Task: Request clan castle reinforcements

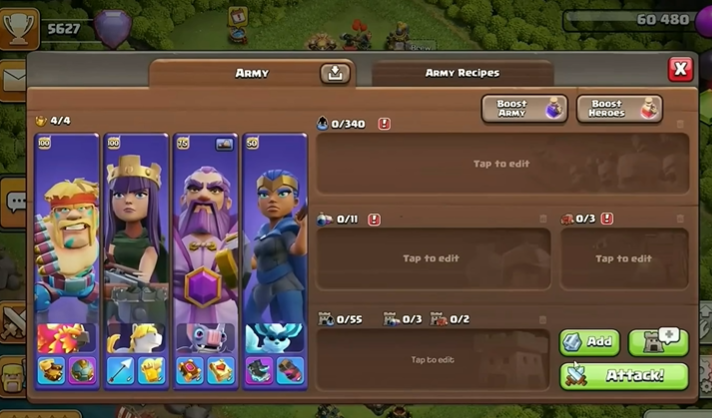Action: tap(658, 342)
